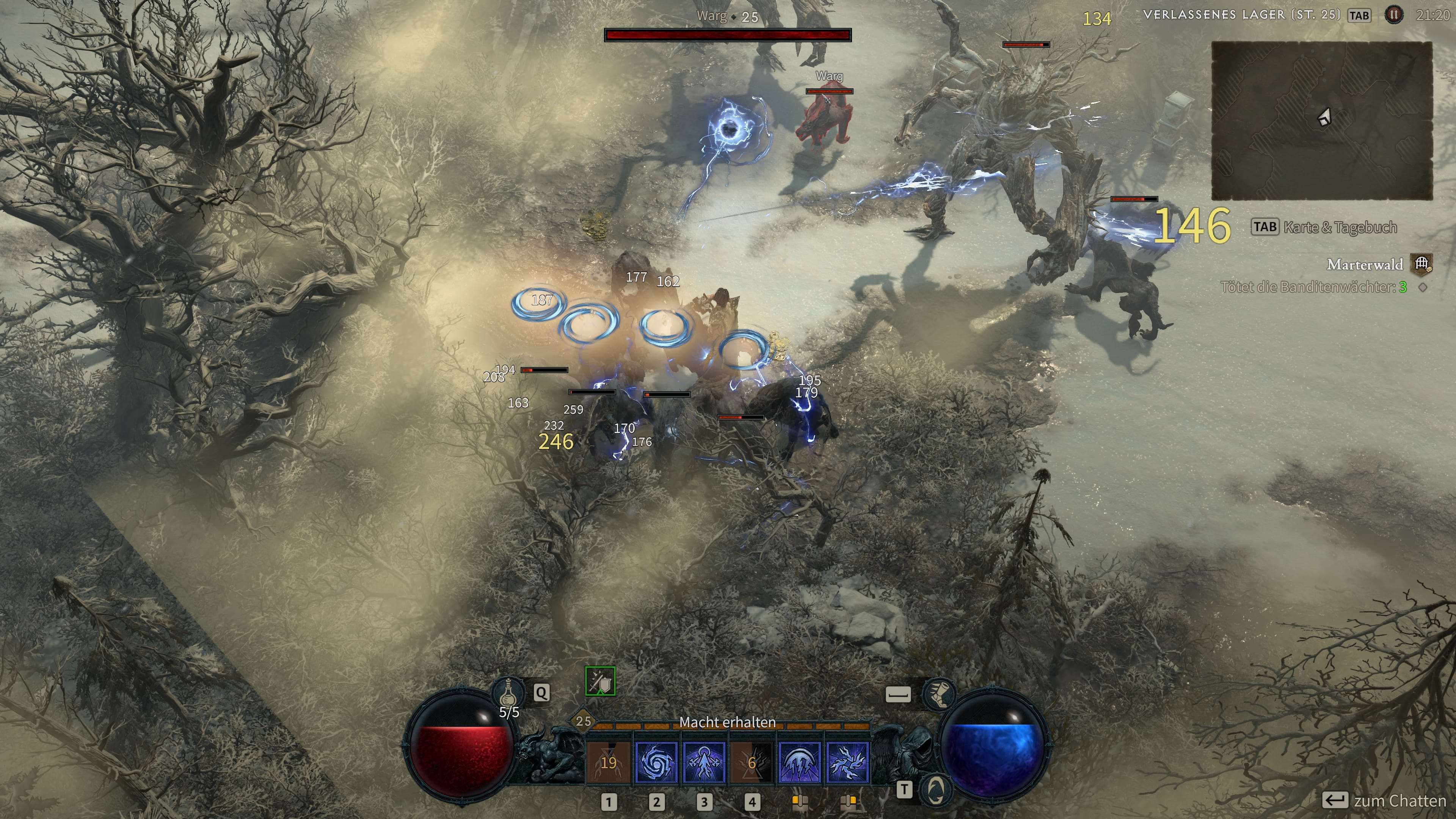The height and width of the screenshot is (819, 1456).
Task: Click the red pause emblem icon
Action: [1394, 15]
